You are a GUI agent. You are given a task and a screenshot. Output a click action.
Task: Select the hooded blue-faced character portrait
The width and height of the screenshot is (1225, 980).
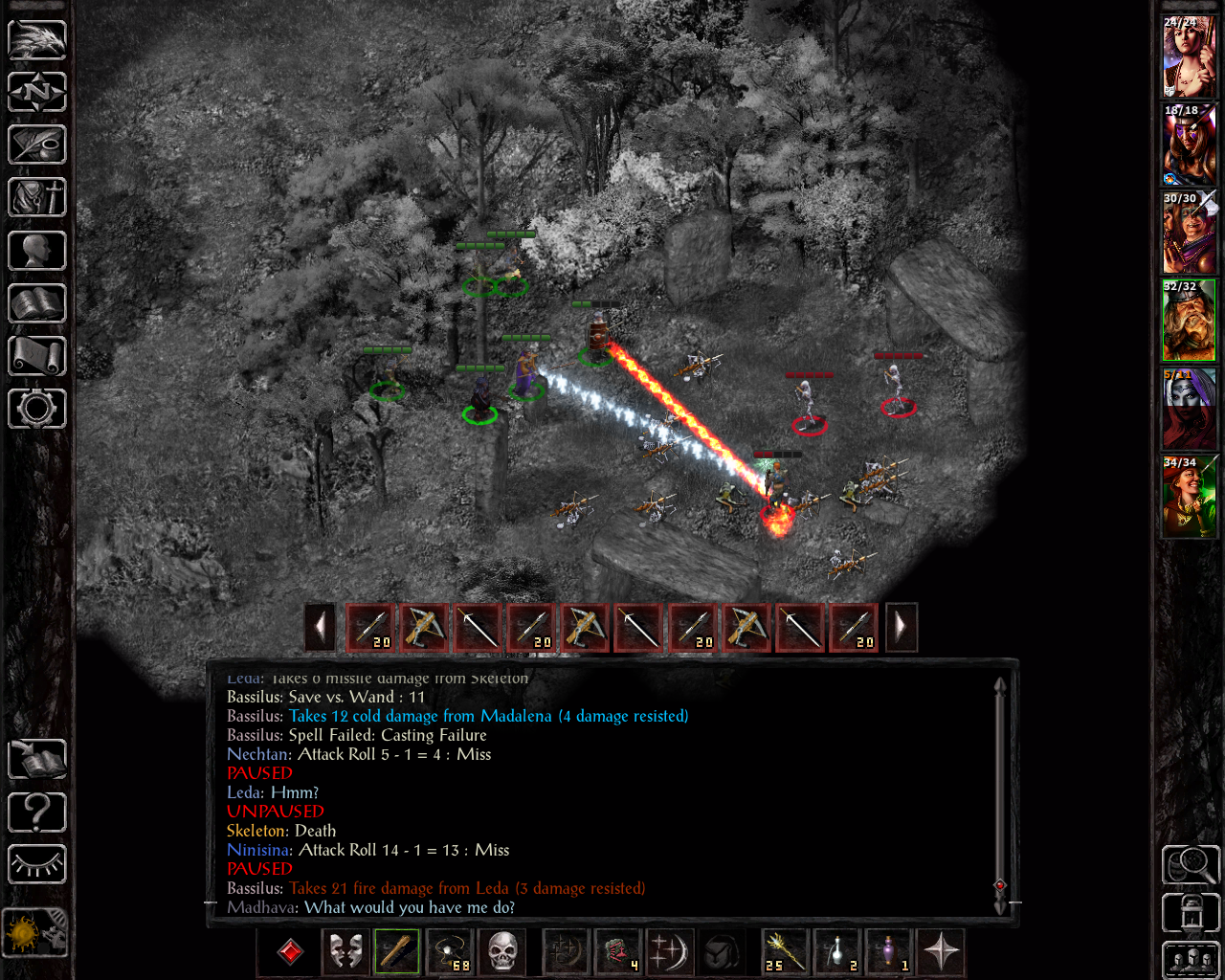tap(1189, 409)
